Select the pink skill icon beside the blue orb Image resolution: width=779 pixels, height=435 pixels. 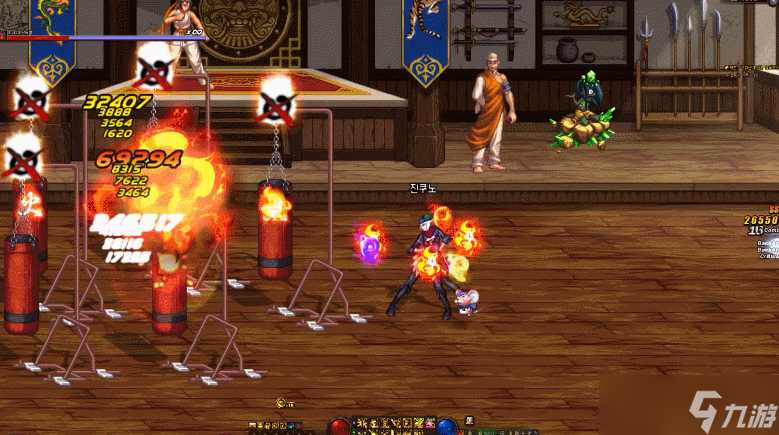430,422
